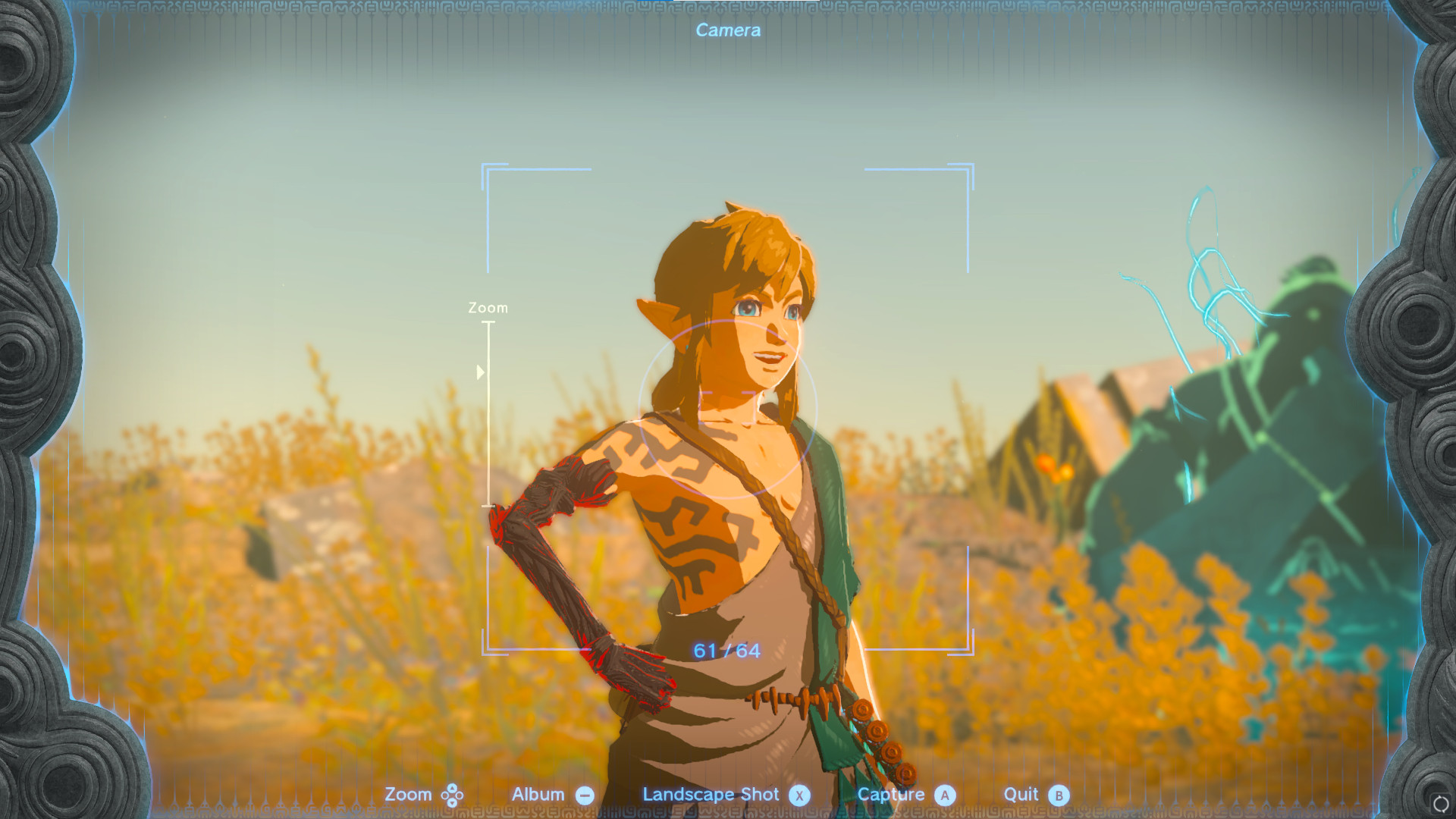Image resolution: width=1456 pixels, height=819 pixels.
Task: Click the A button icon beside Capture
Action: point(945,795)
